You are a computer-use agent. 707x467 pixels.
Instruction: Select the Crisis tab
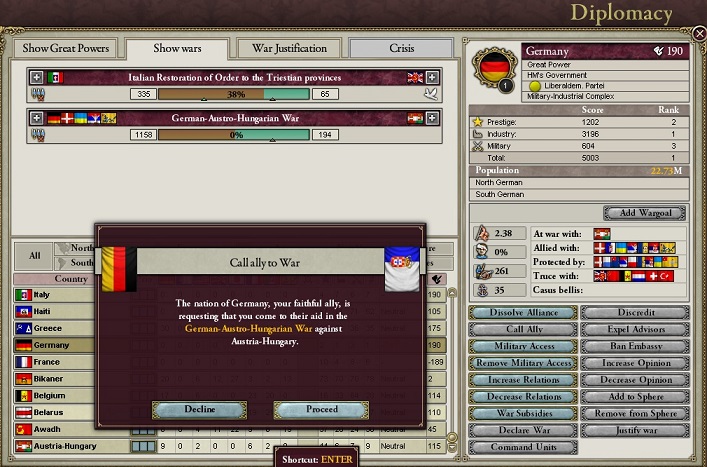[401, 48]
